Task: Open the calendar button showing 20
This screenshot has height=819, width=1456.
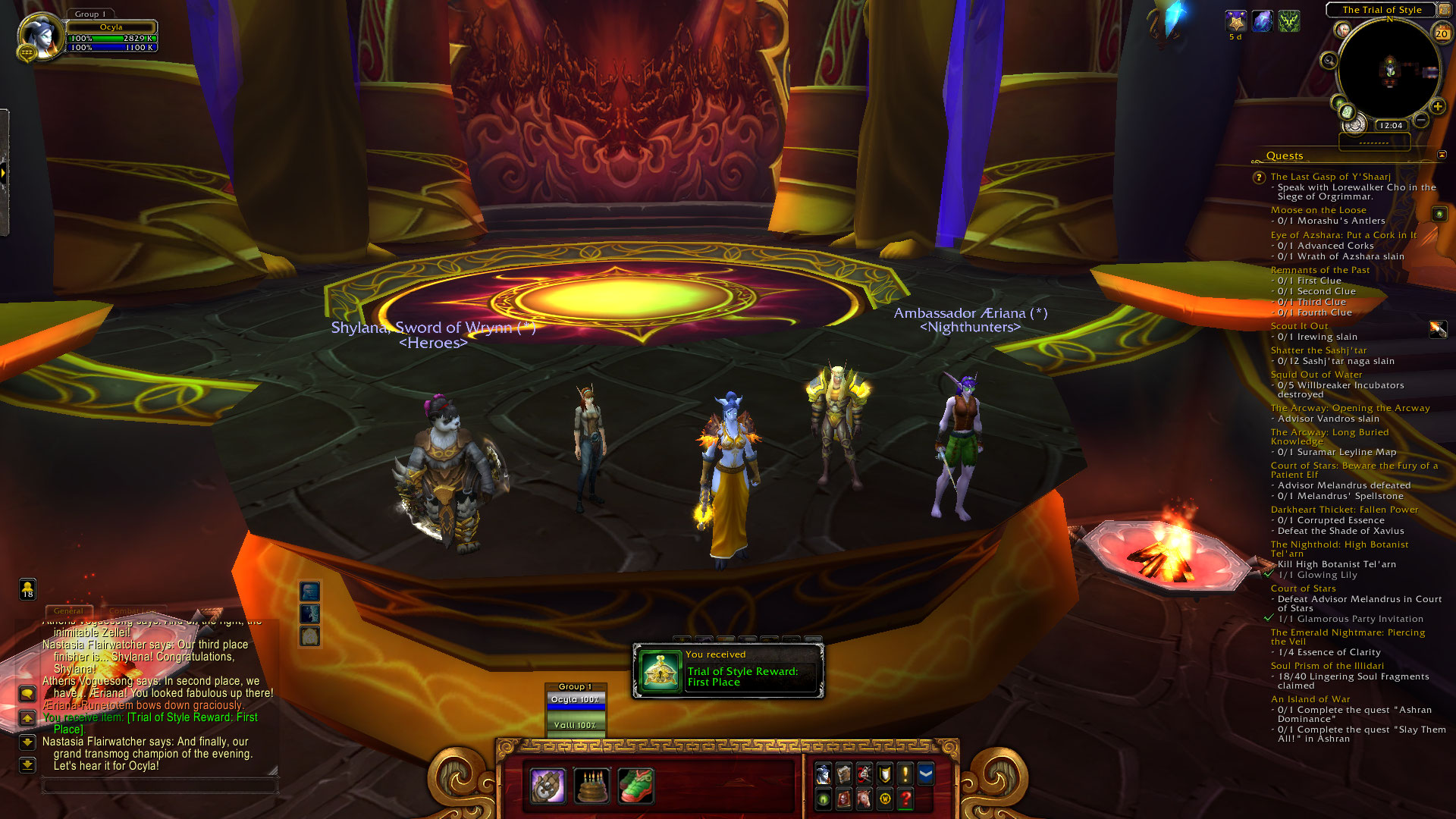Action: (1442, 33)
